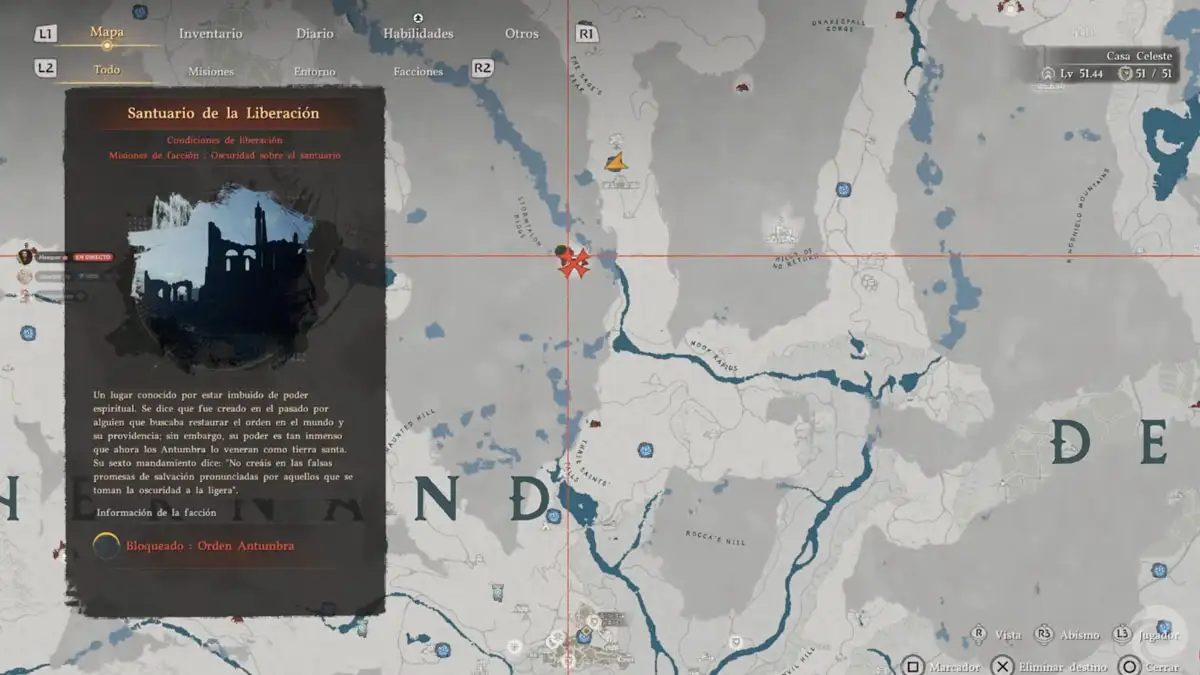The width and height of the screenshot is (1200, 675).
Task: Show the Mapa tab
Action: click(107, 32)
